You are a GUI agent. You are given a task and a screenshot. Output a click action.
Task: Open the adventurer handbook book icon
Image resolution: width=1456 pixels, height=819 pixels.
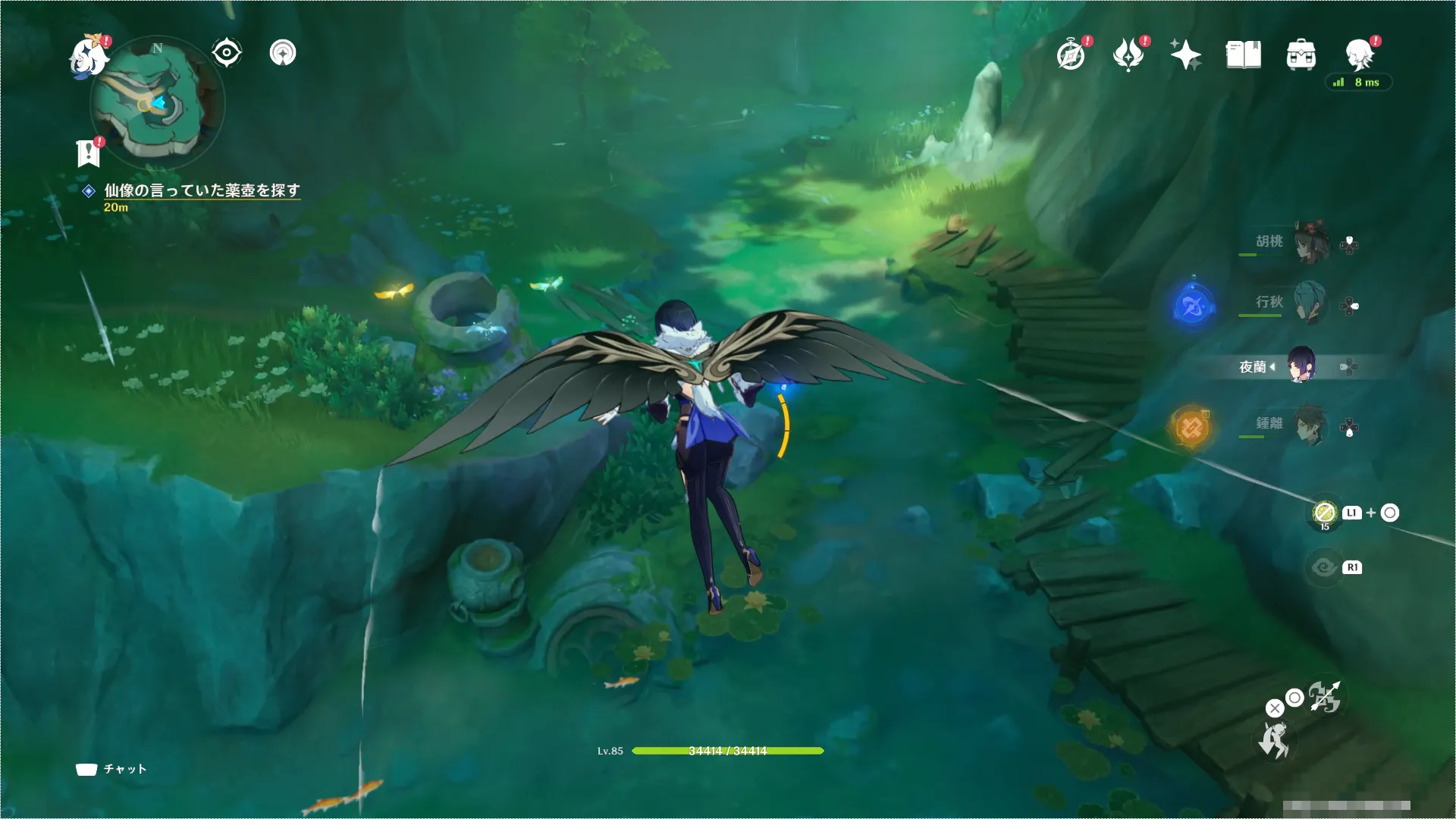point(1243,55)
